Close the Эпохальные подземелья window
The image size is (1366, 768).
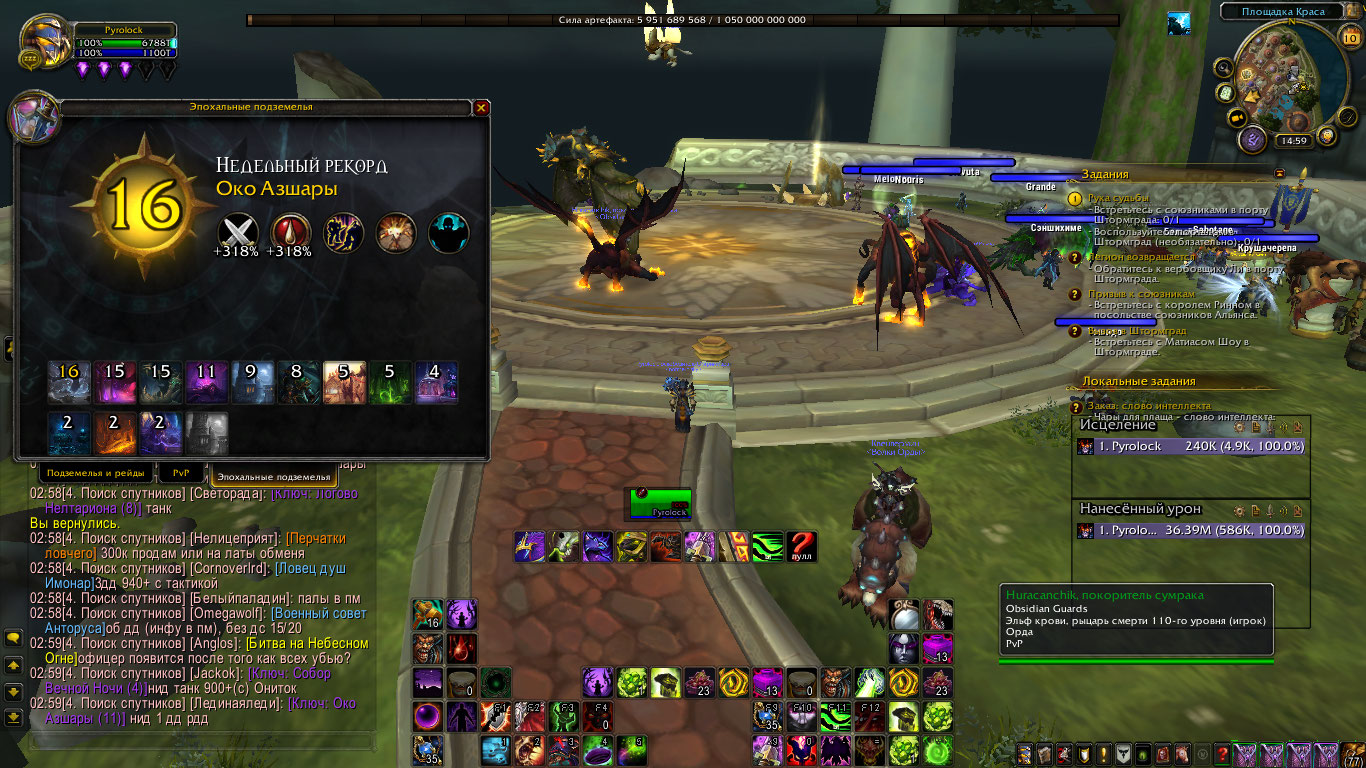(x=481, y=107)
